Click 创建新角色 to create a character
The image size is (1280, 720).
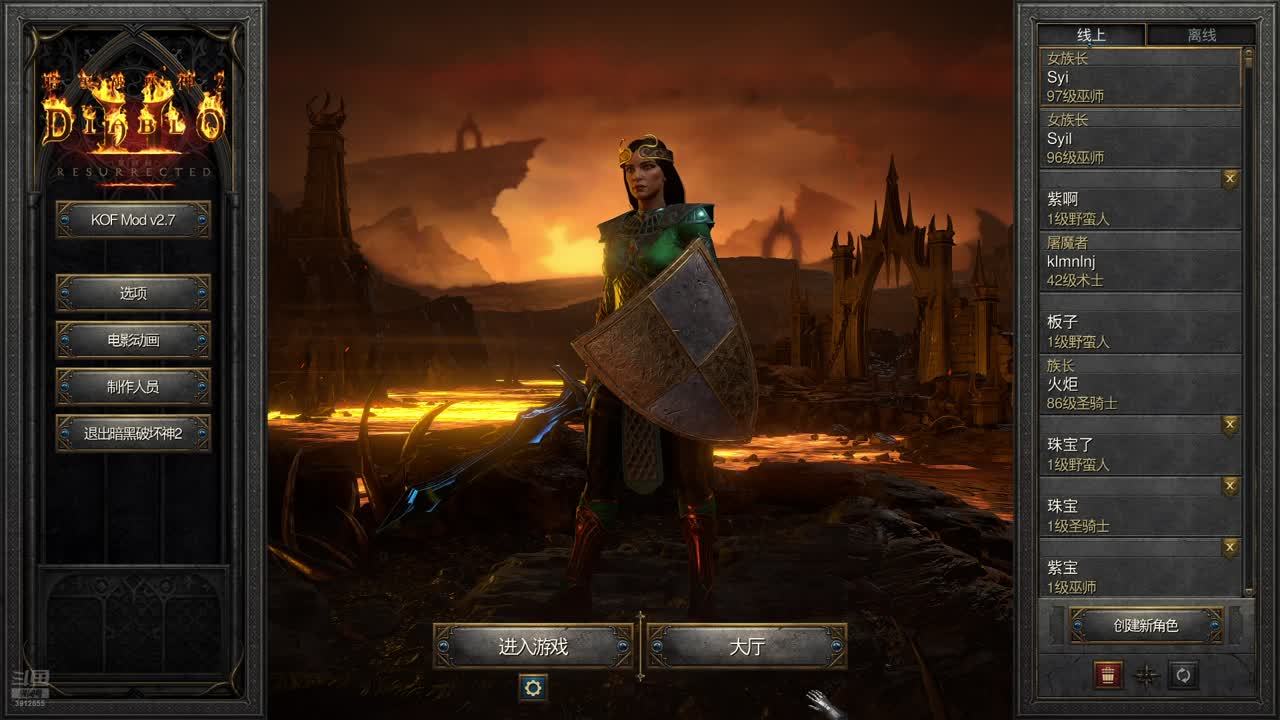tap(1146, 626)
